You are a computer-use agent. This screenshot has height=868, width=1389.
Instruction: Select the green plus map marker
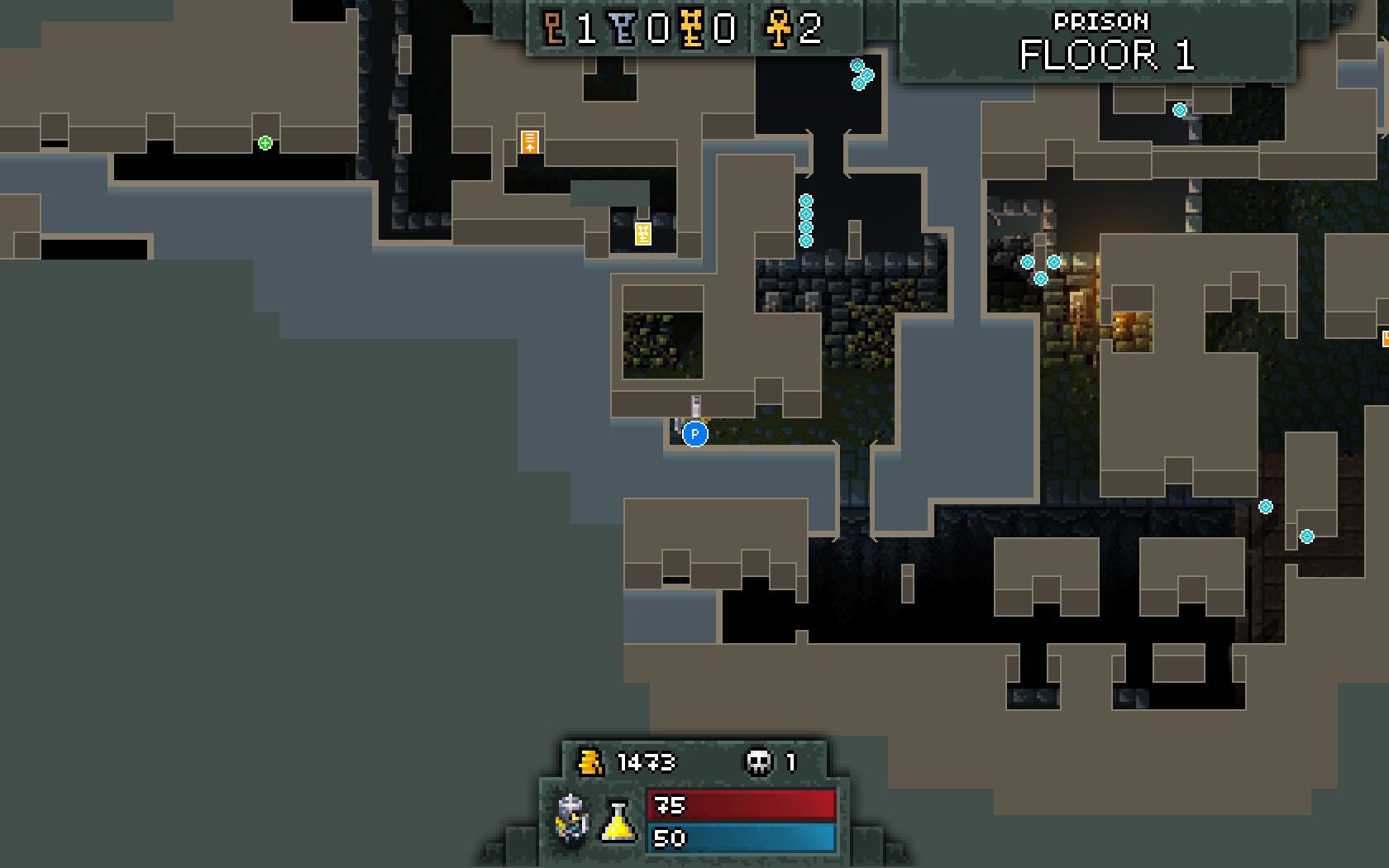click(x=265, y=143)
